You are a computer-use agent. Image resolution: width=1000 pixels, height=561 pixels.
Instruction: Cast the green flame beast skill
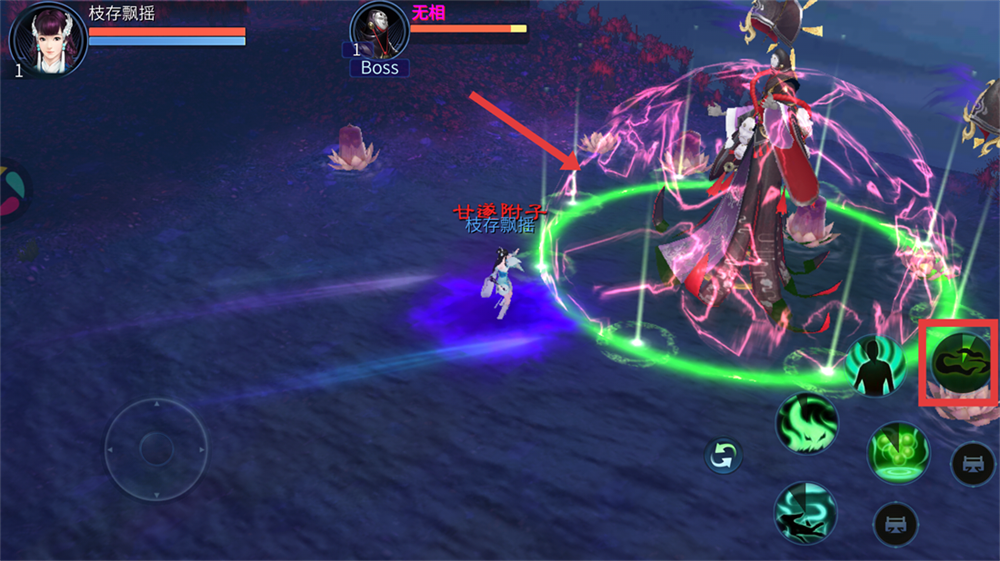[x=807, y=422]
